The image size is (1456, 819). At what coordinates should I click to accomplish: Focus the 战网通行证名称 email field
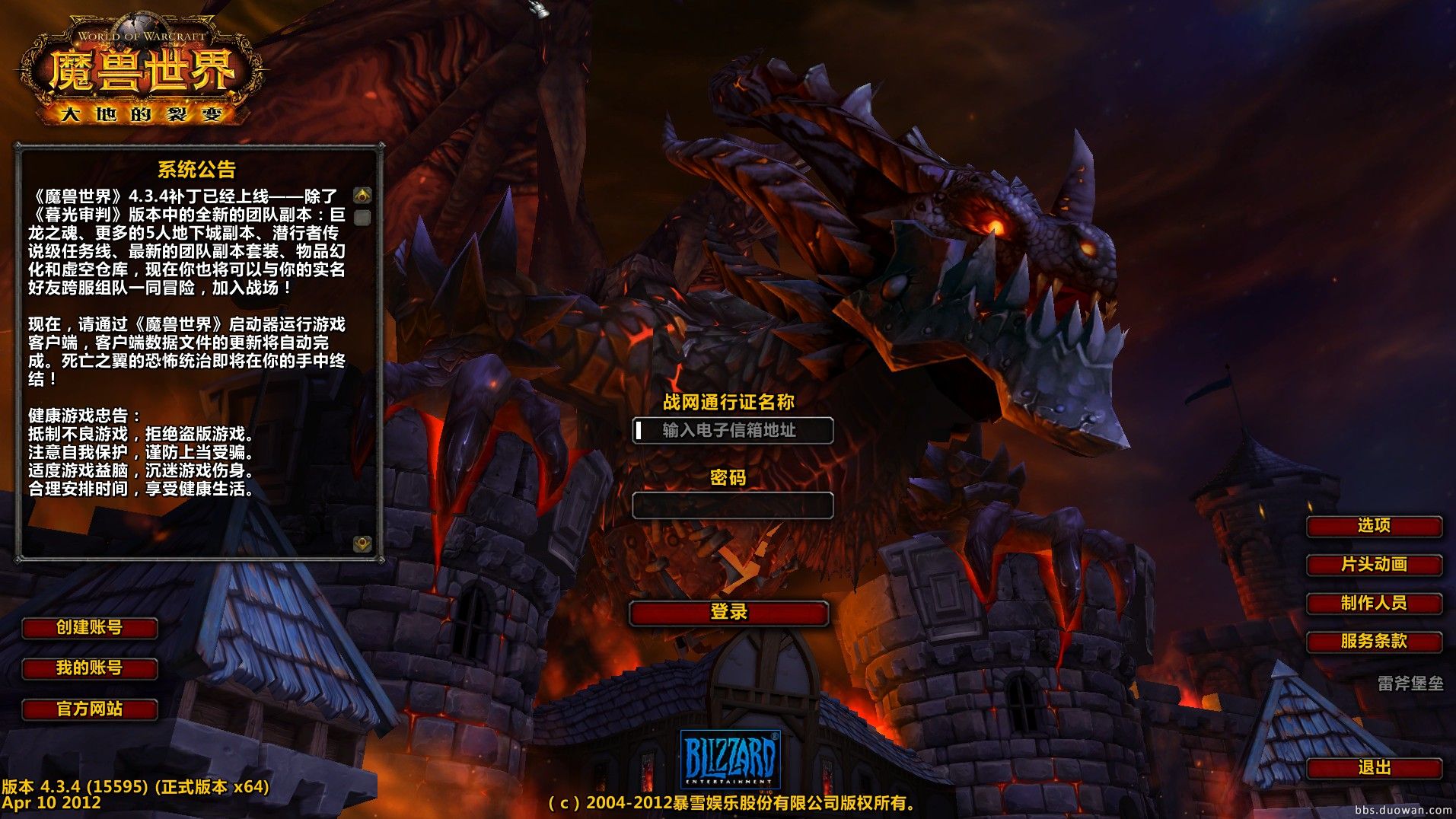(x=732, y=431)
